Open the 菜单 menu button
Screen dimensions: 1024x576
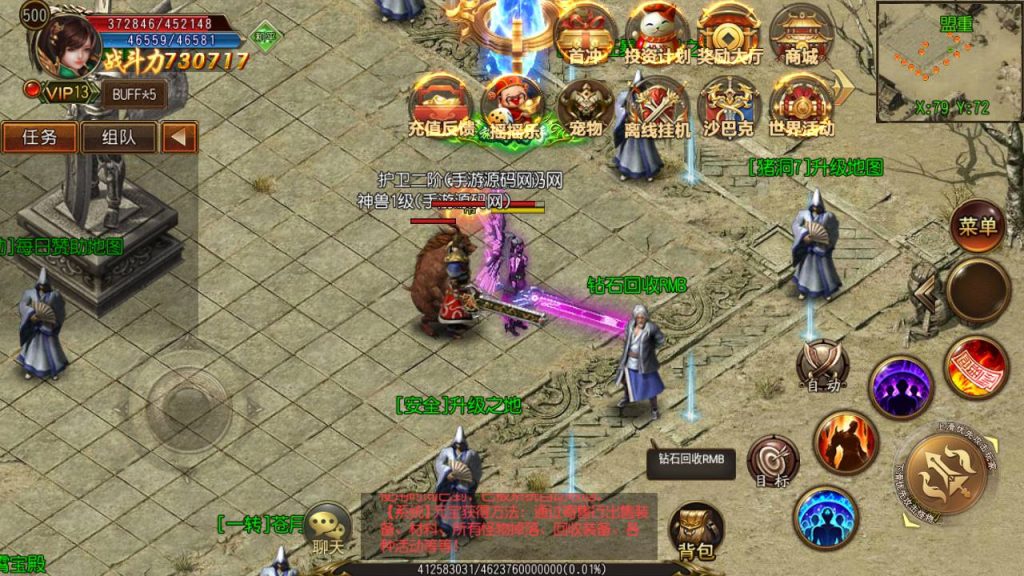976,227
